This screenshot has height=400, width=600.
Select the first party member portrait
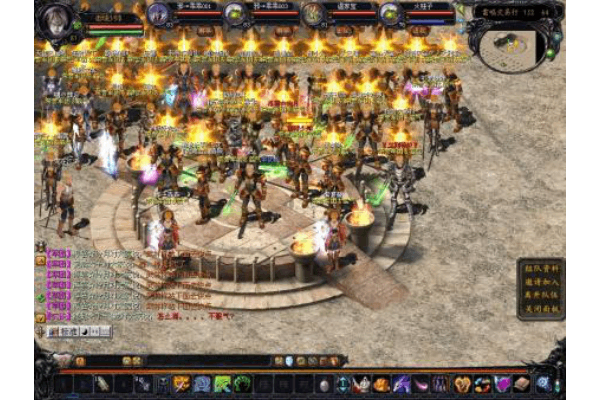click(x=159, y=14)
